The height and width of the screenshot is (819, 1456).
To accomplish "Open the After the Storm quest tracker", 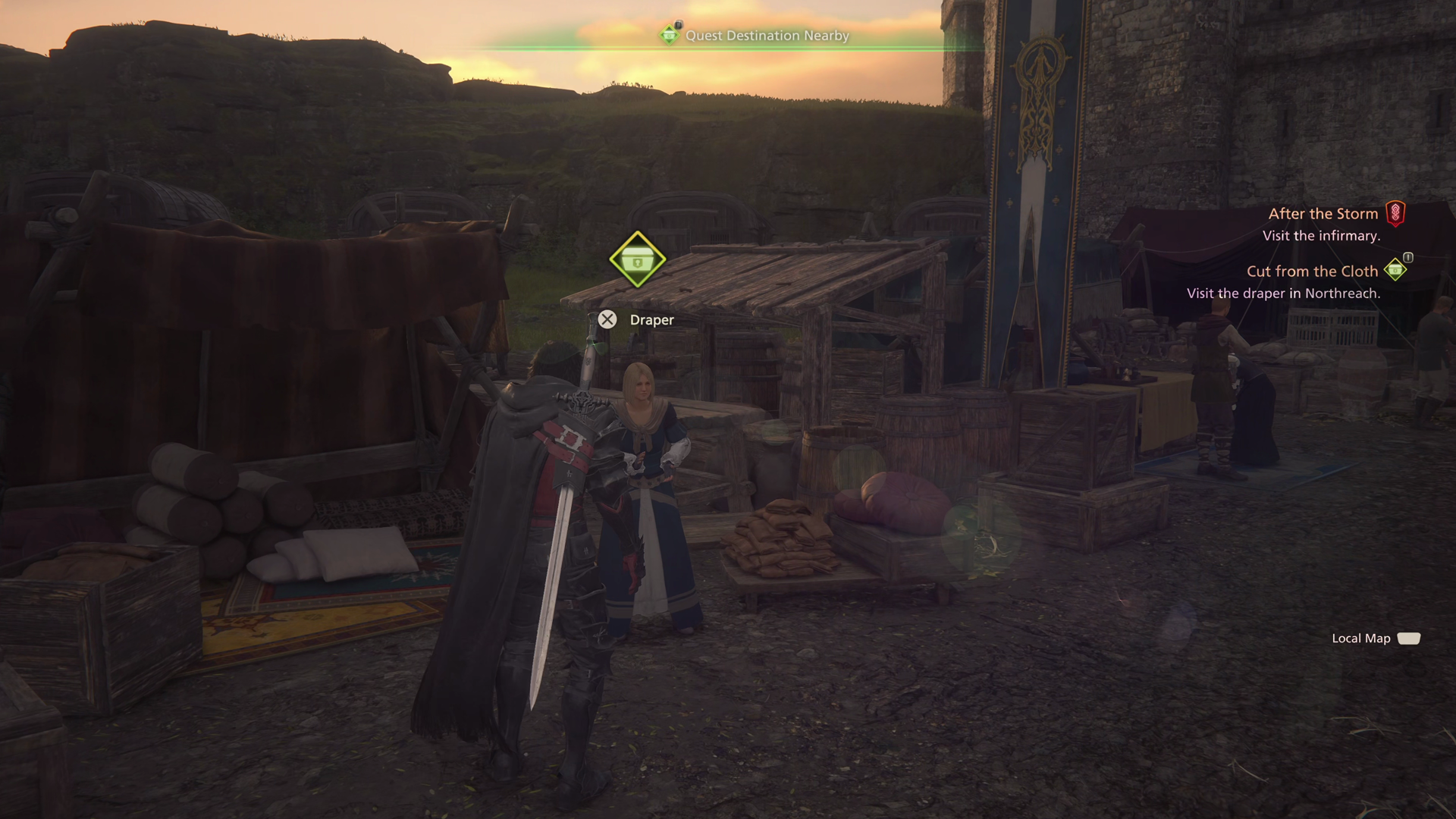I will (1323, 214).
